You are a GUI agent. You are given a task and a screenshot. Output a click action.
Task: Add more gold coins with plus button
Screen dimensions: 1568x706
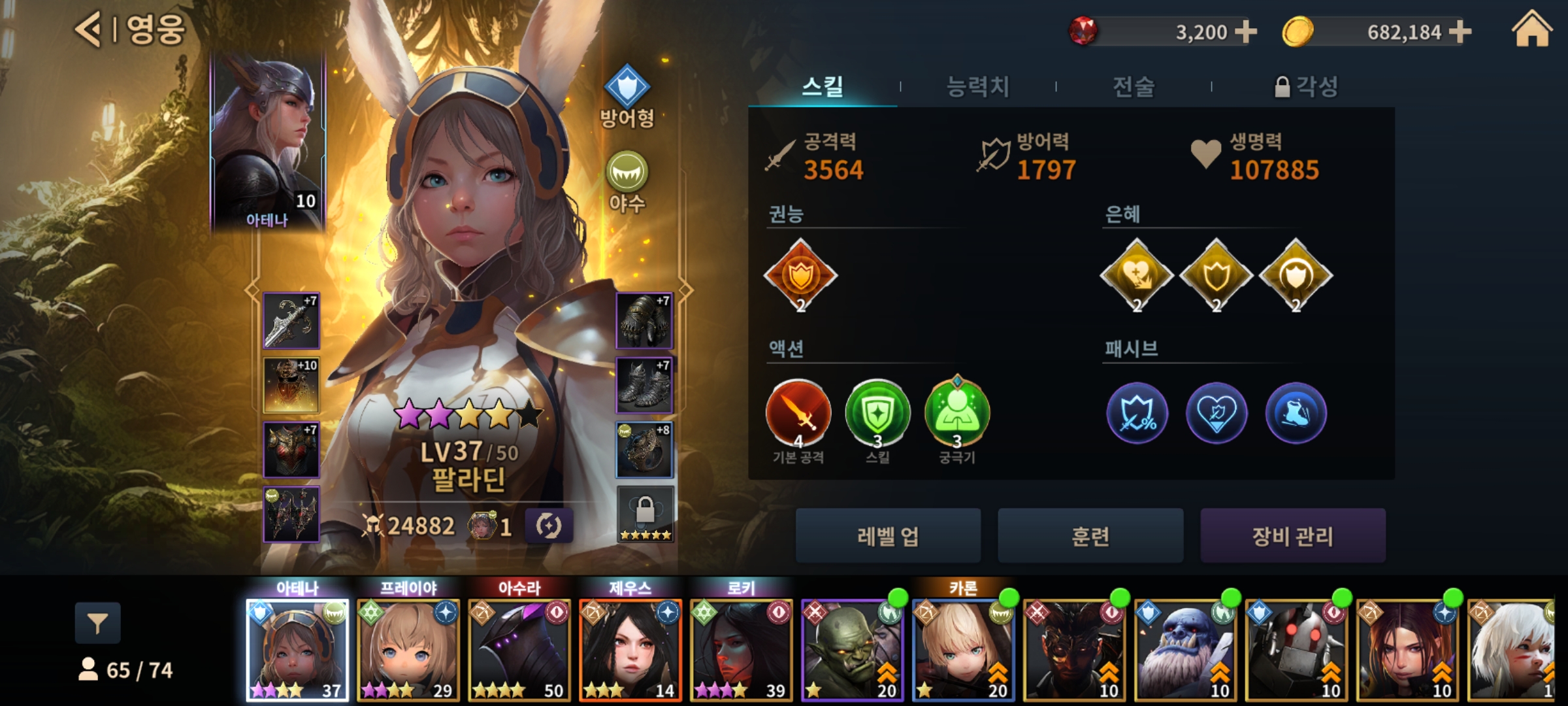1460,31
